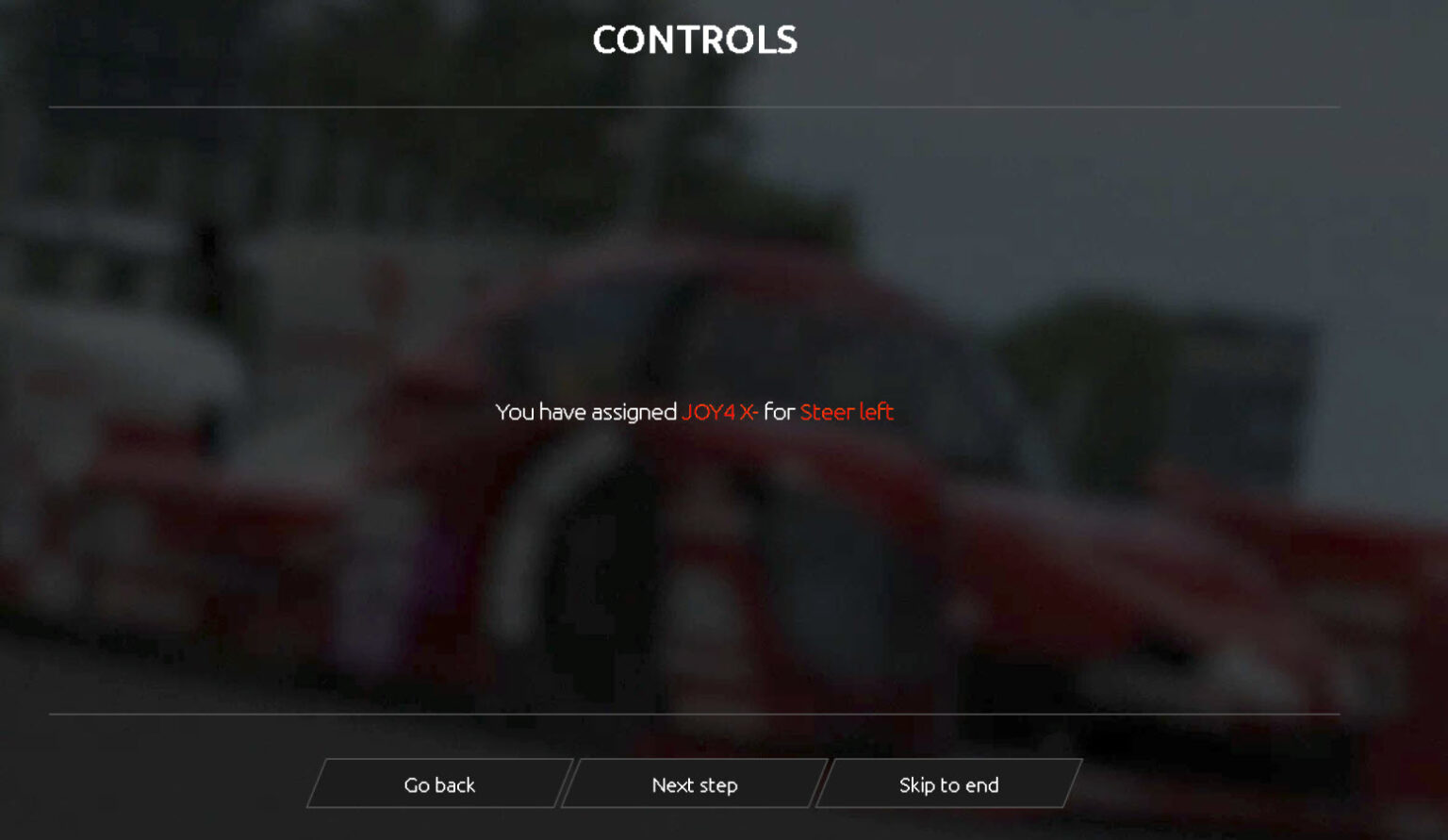Image resolution: width=1448 pixels, height=840 pixels.
Task: Advance past the Steer left binding confirmation
Action: pos(694,784)
